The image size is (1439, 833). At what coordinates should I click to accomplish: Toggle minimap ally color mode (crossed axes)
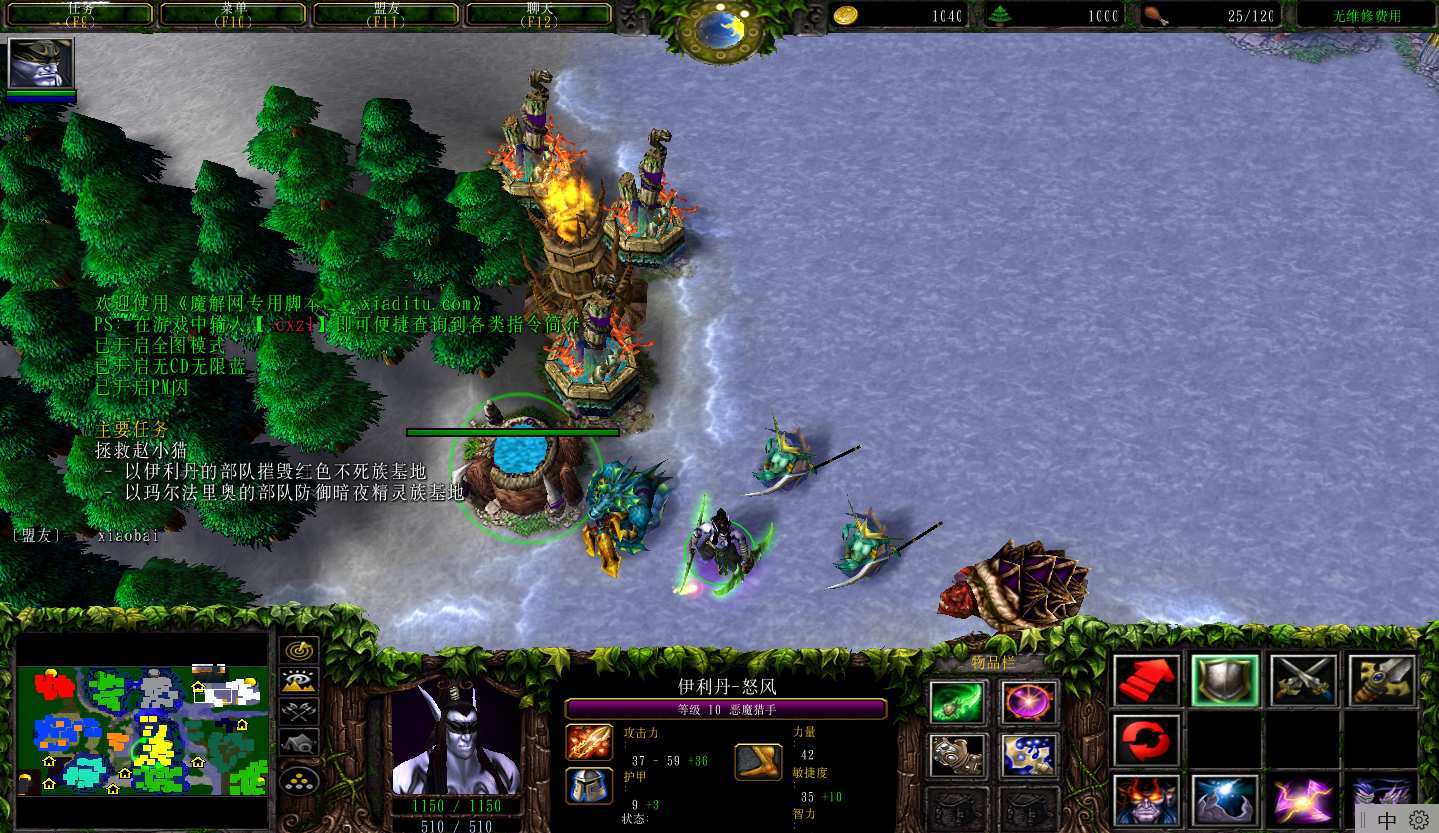(x=299, y=712)
